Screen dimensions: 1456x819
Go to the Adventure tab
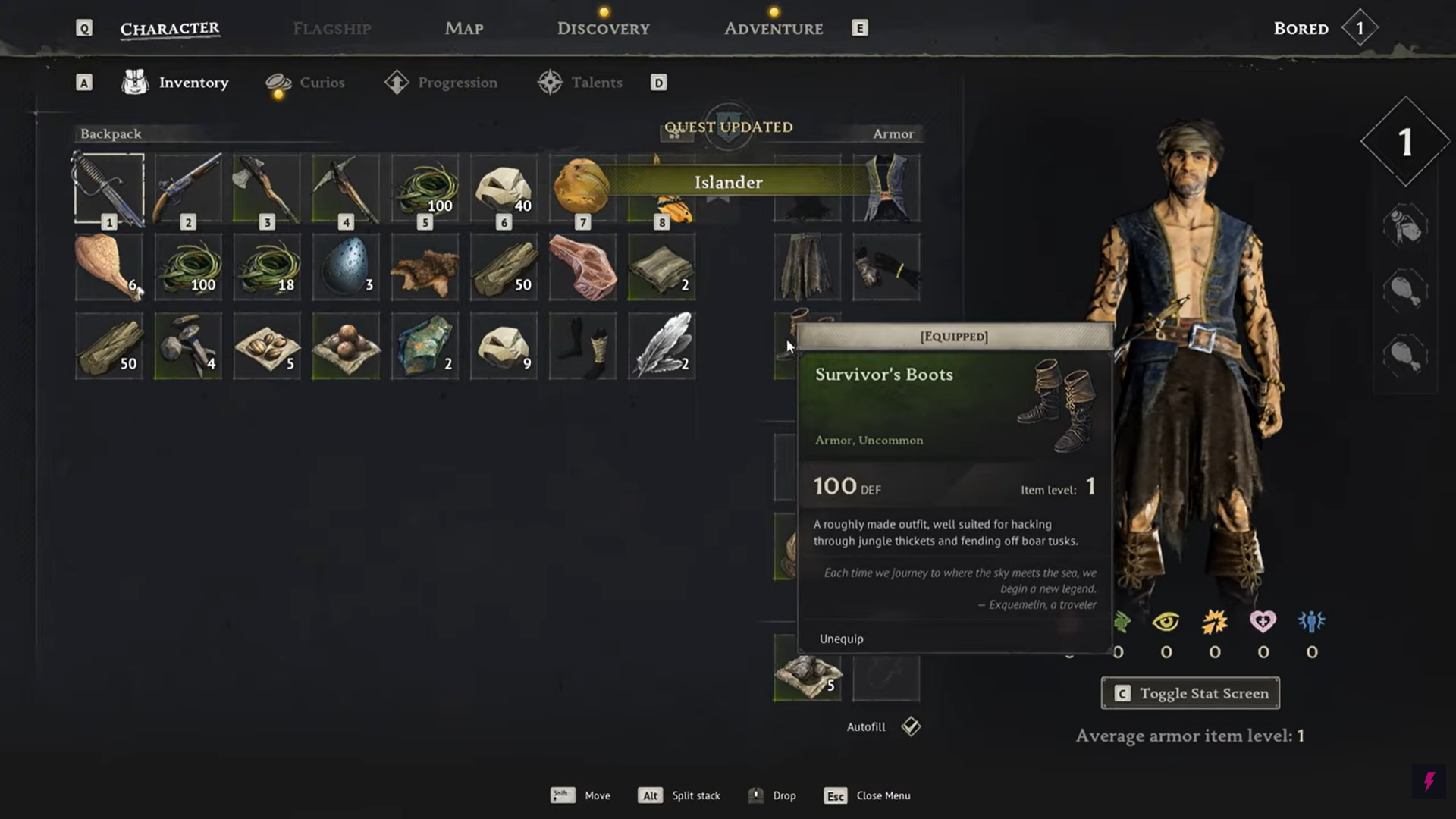click(x=773, y=29)
